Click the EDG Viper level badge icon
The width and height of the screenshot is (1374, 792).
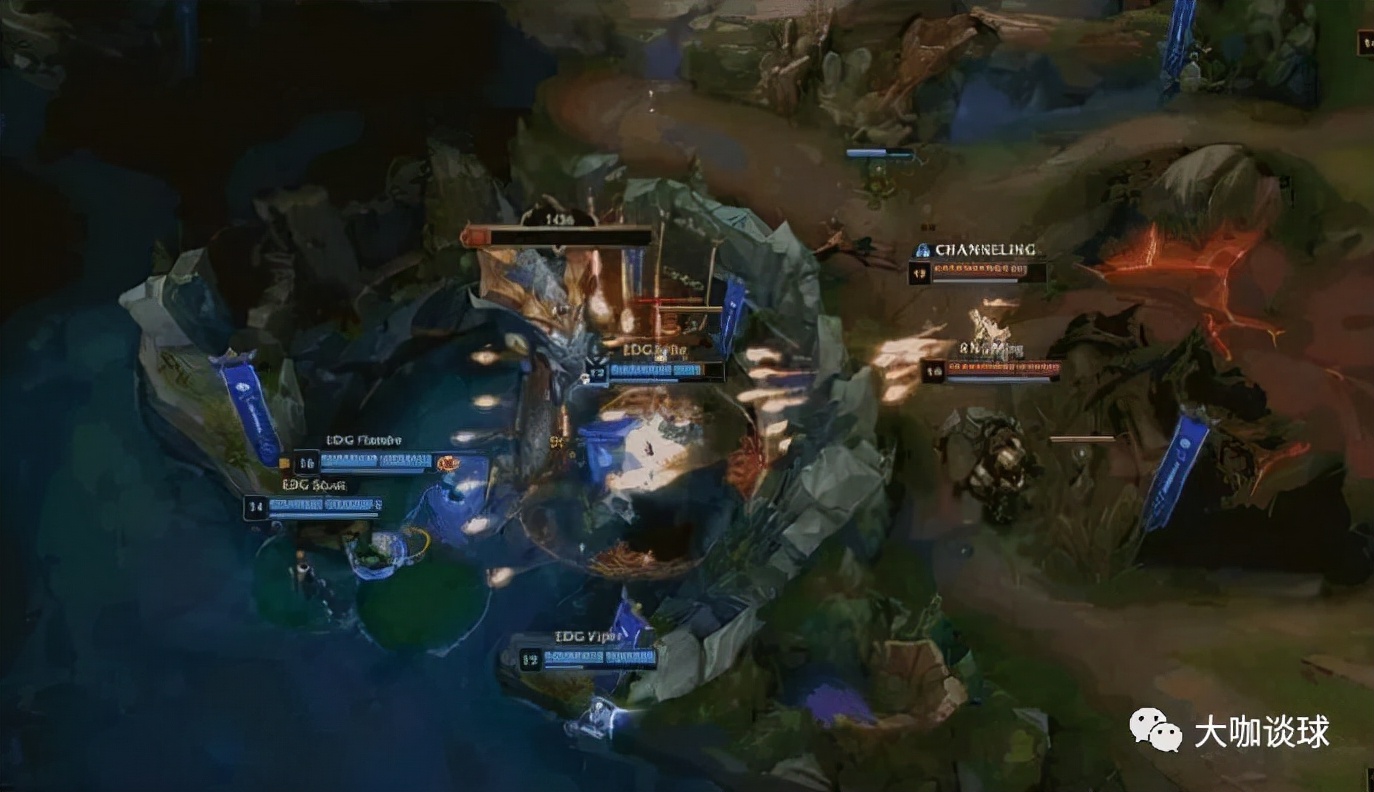(x=530, y=657)
